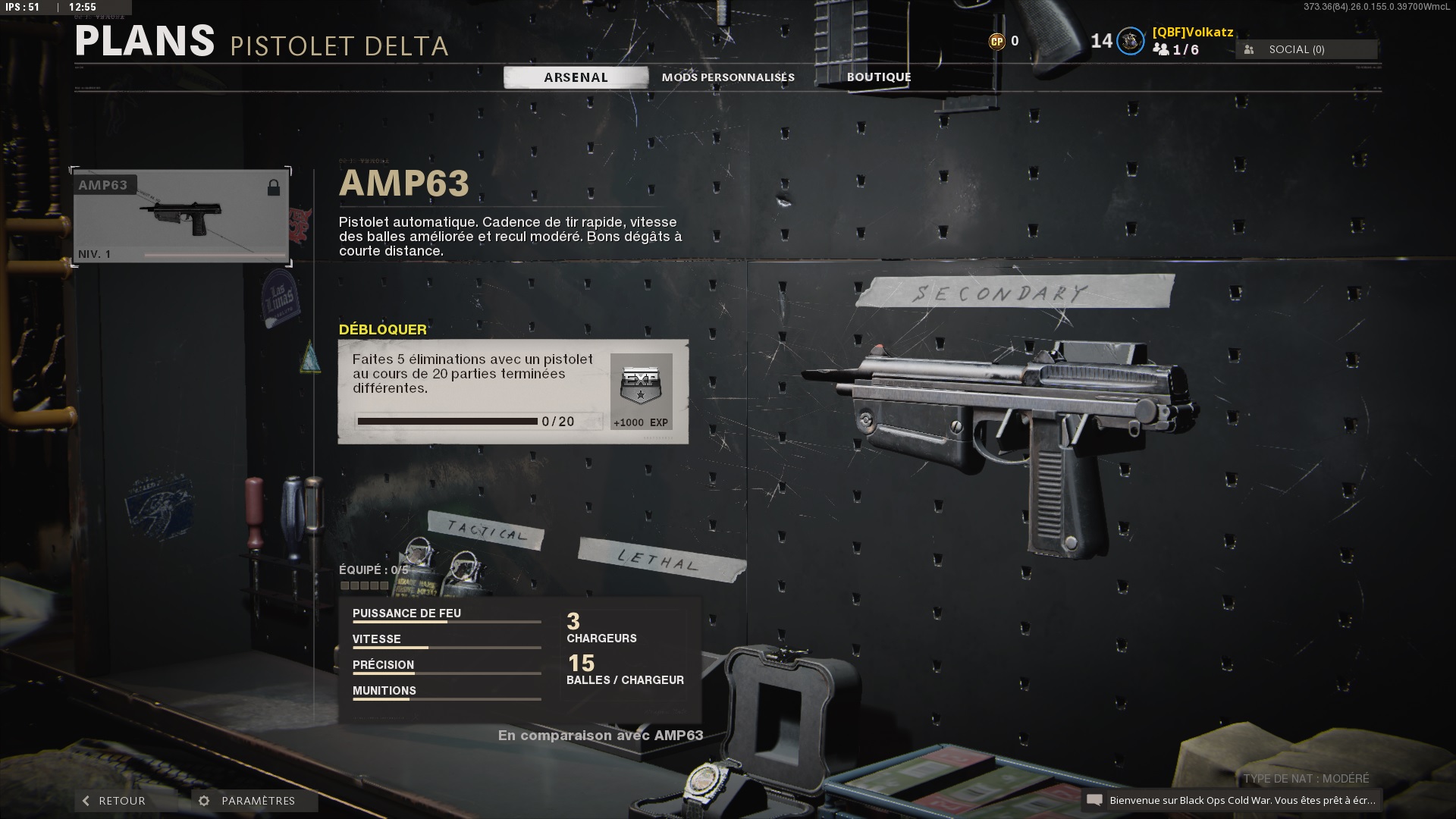1456x819 pixels.
Task: Switch to the MODS PERSONNALISÉS tab
Action: (727, 77)
